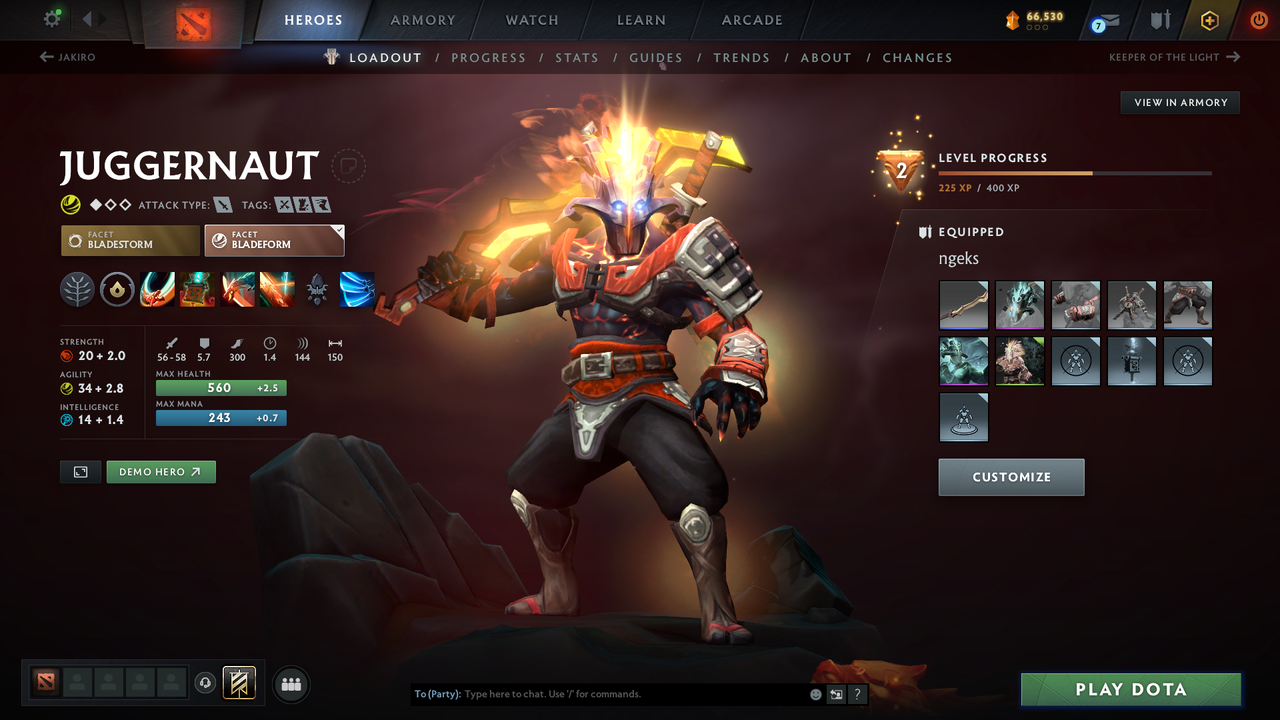
Task: Select the Bladeform facet
Action: [274, 240]
